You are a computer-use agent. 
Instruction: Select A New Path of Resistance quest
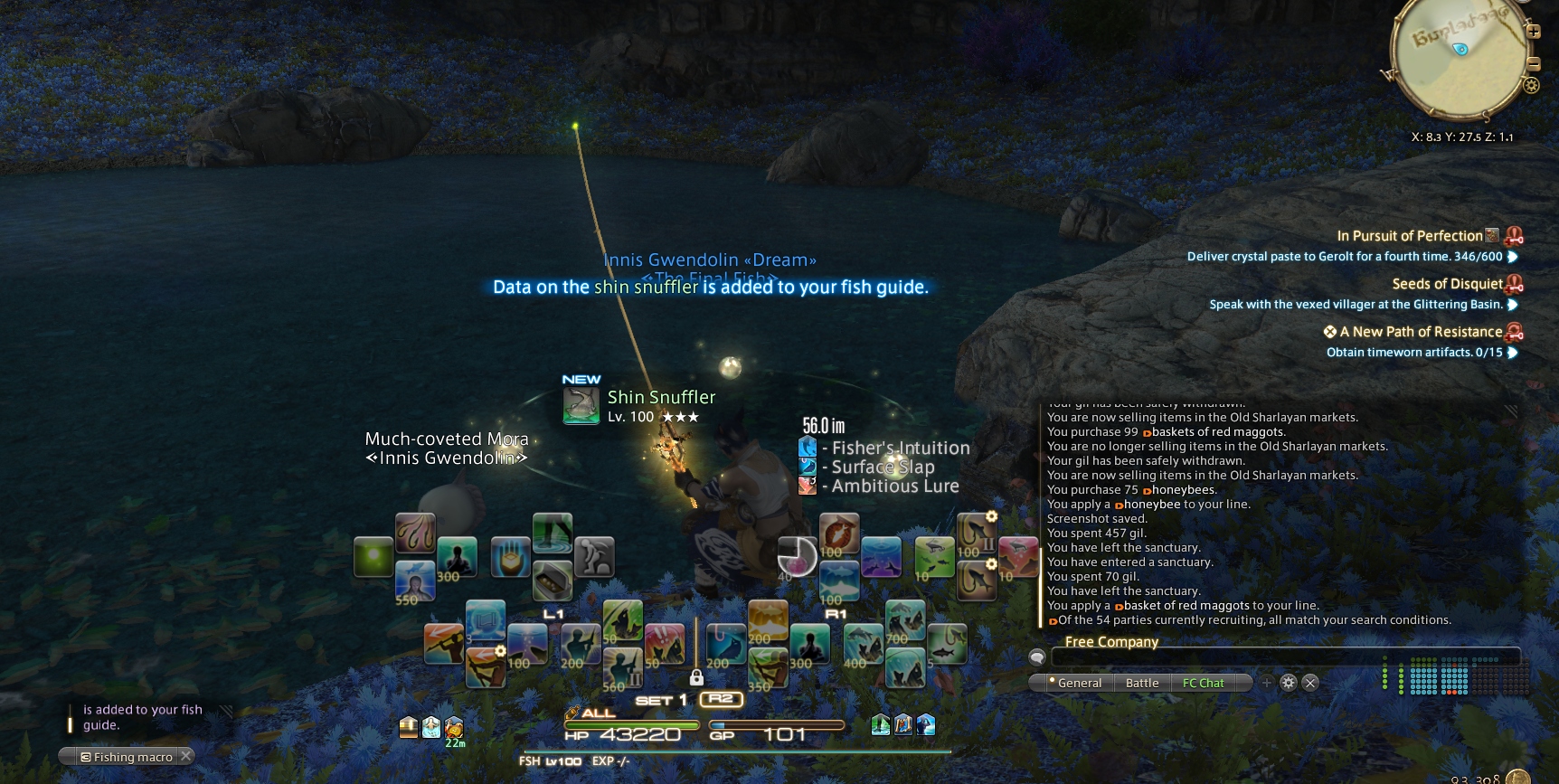(x=1420, y=332)
